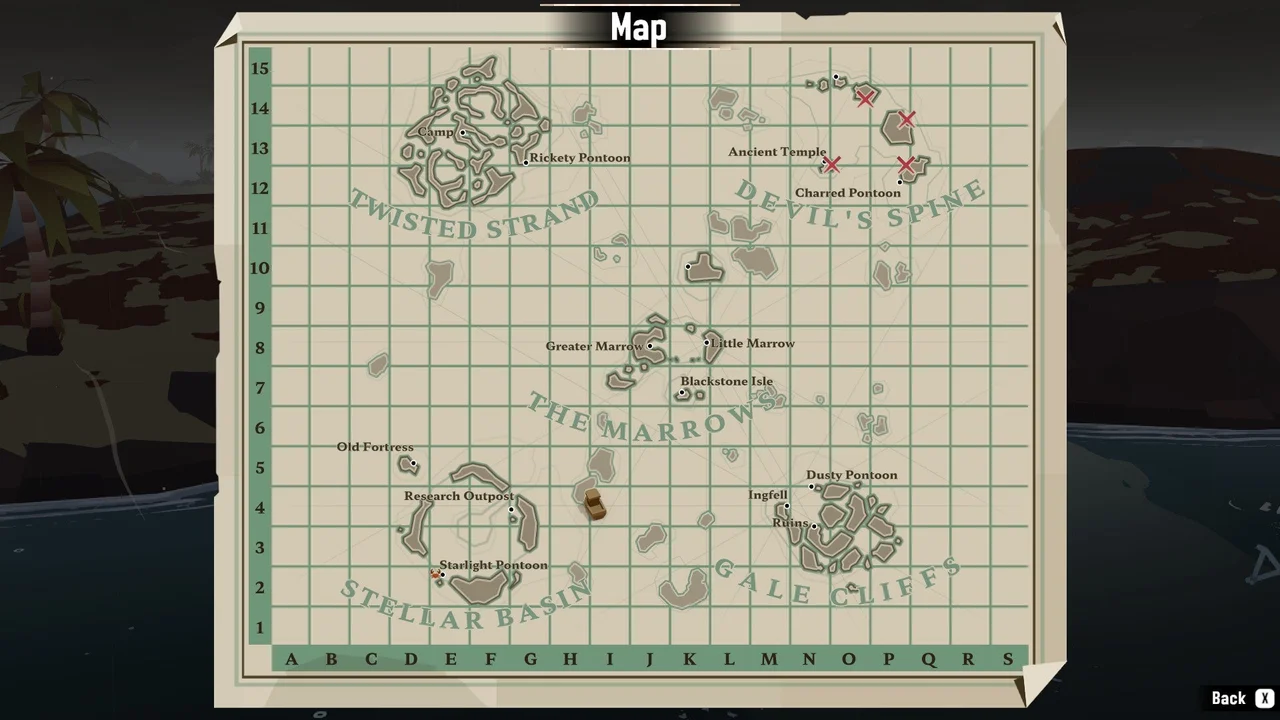Open the Ingfell Ruins marker
Screen dimensions: 1280x720
[815, 524]
